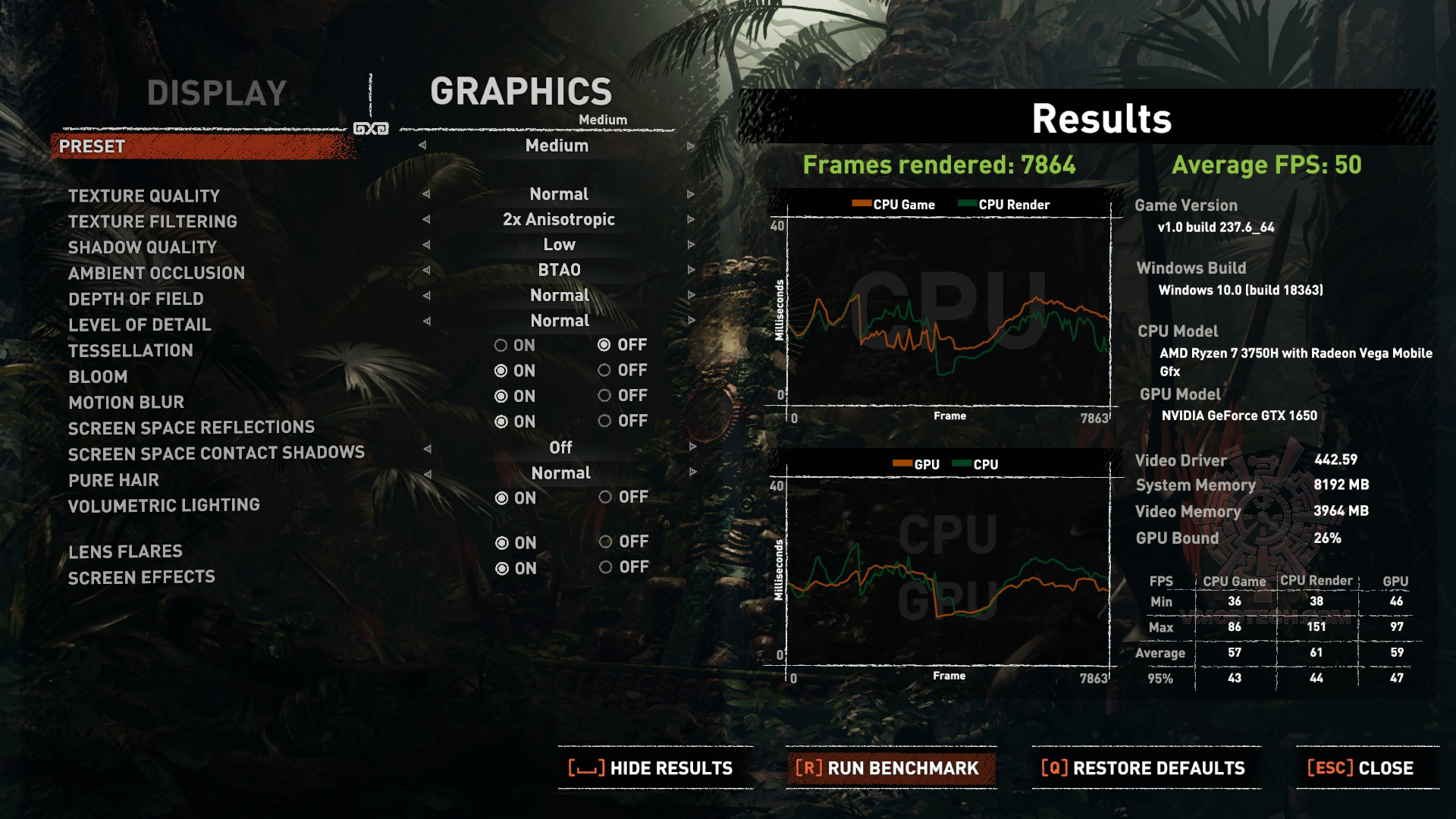Click the right arrow to raise the Preset
1456x819 pixels.
point(690,146)
